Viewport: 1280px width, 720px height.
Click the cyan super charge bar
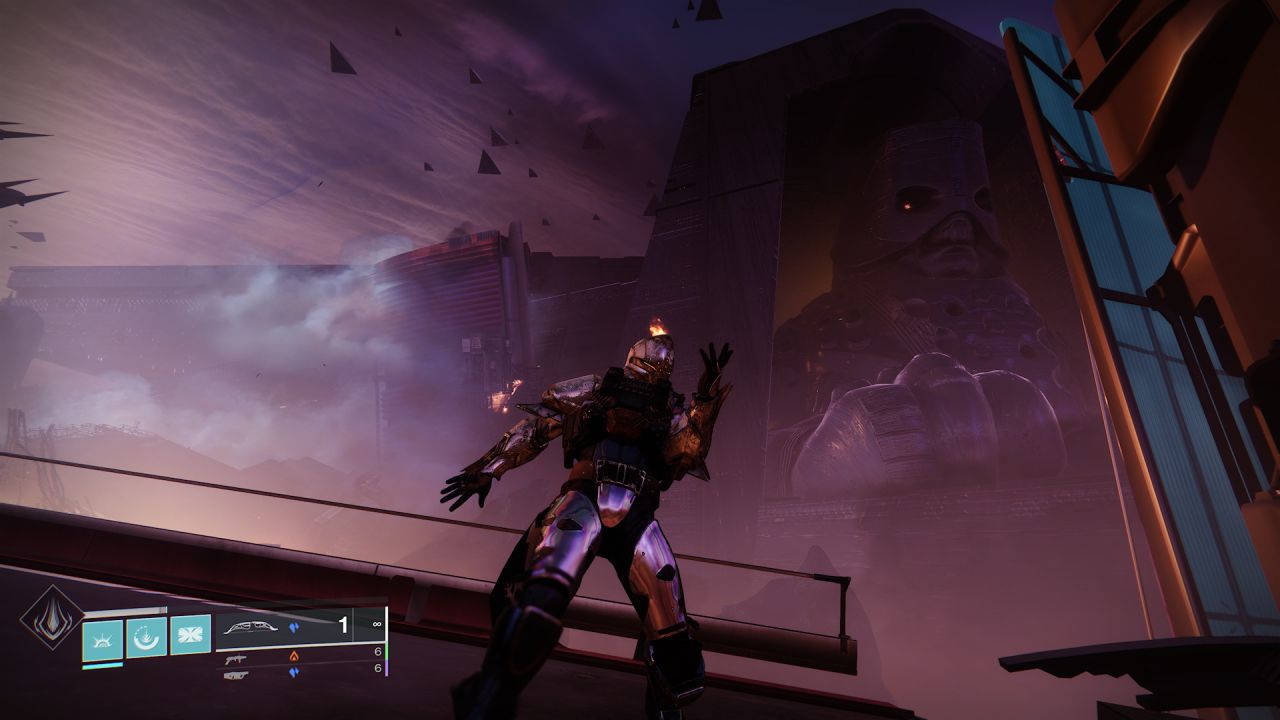pos(102,666)
